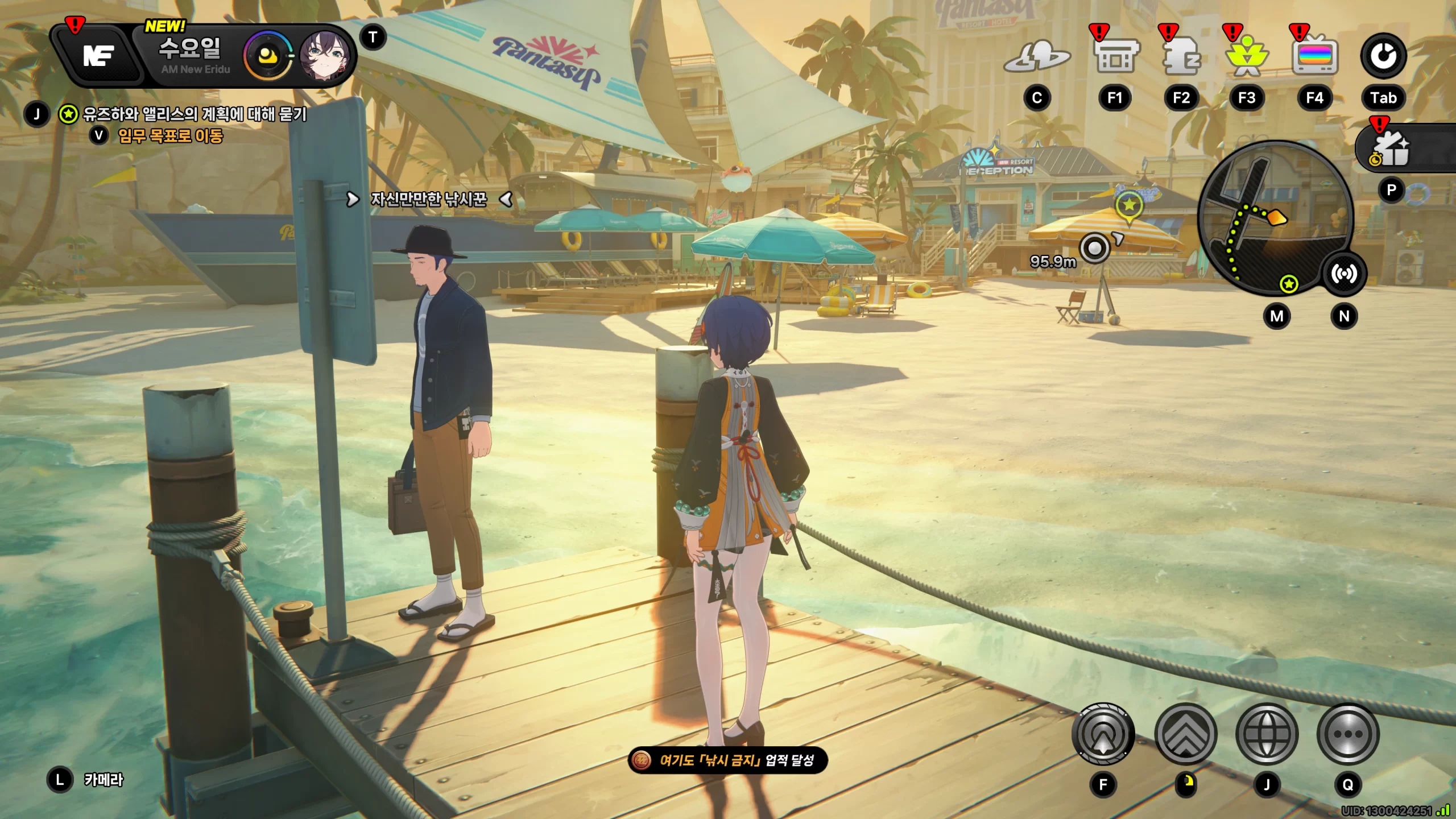Activate the round arrow-up action button
The height and width of the screenshot is (819, 1456).
coord(1103,734)
